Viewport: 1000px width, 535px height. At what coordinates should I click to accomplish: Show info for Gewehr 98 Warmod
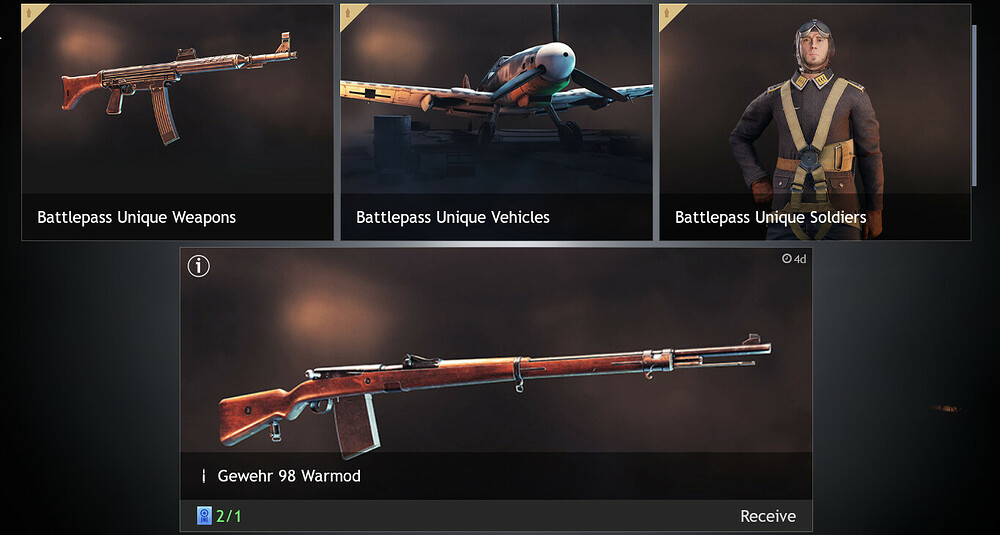click(199, 266)
